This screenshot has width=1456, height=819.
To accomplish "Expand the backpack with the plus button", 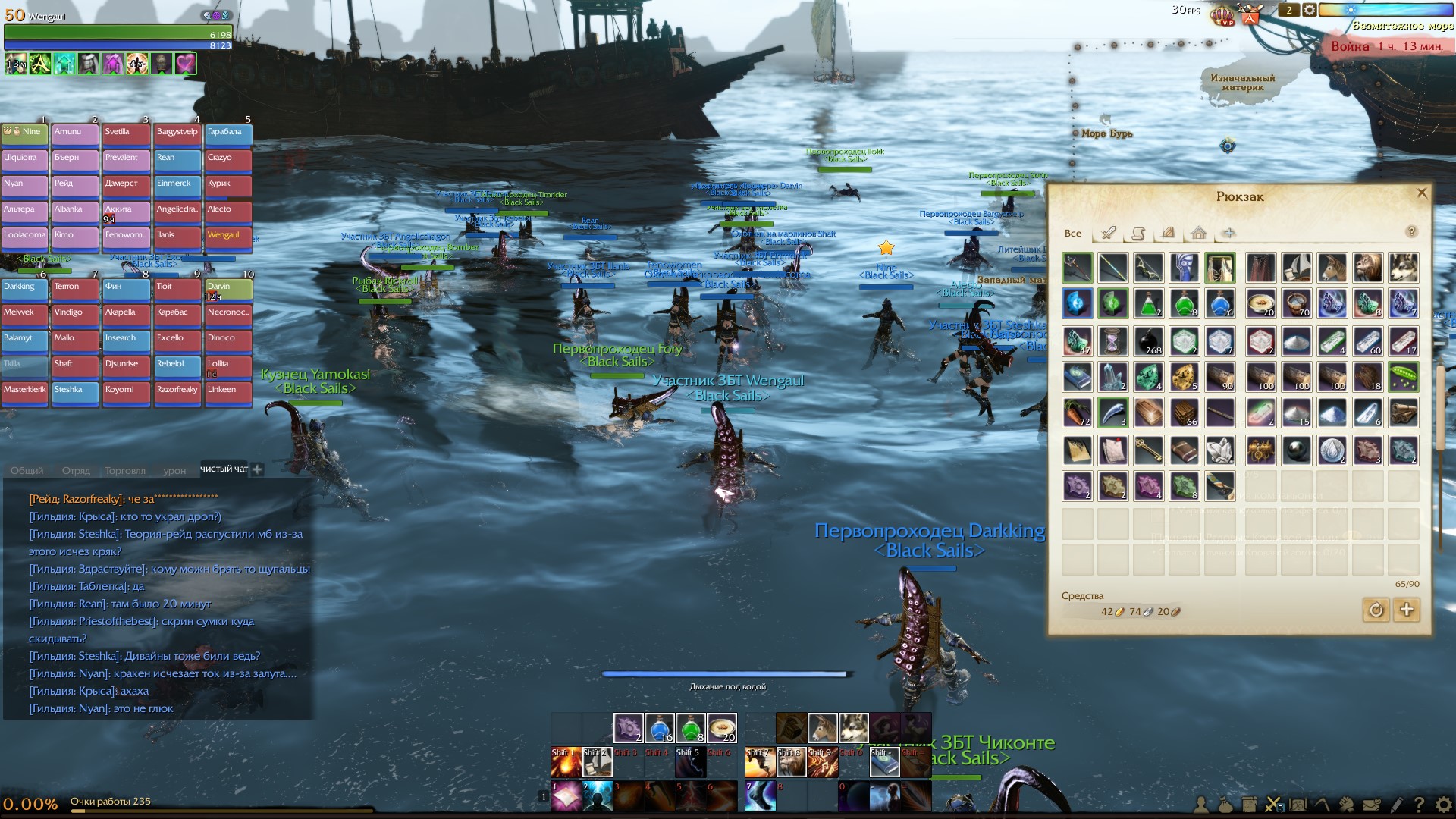I will pos(1407,610).
